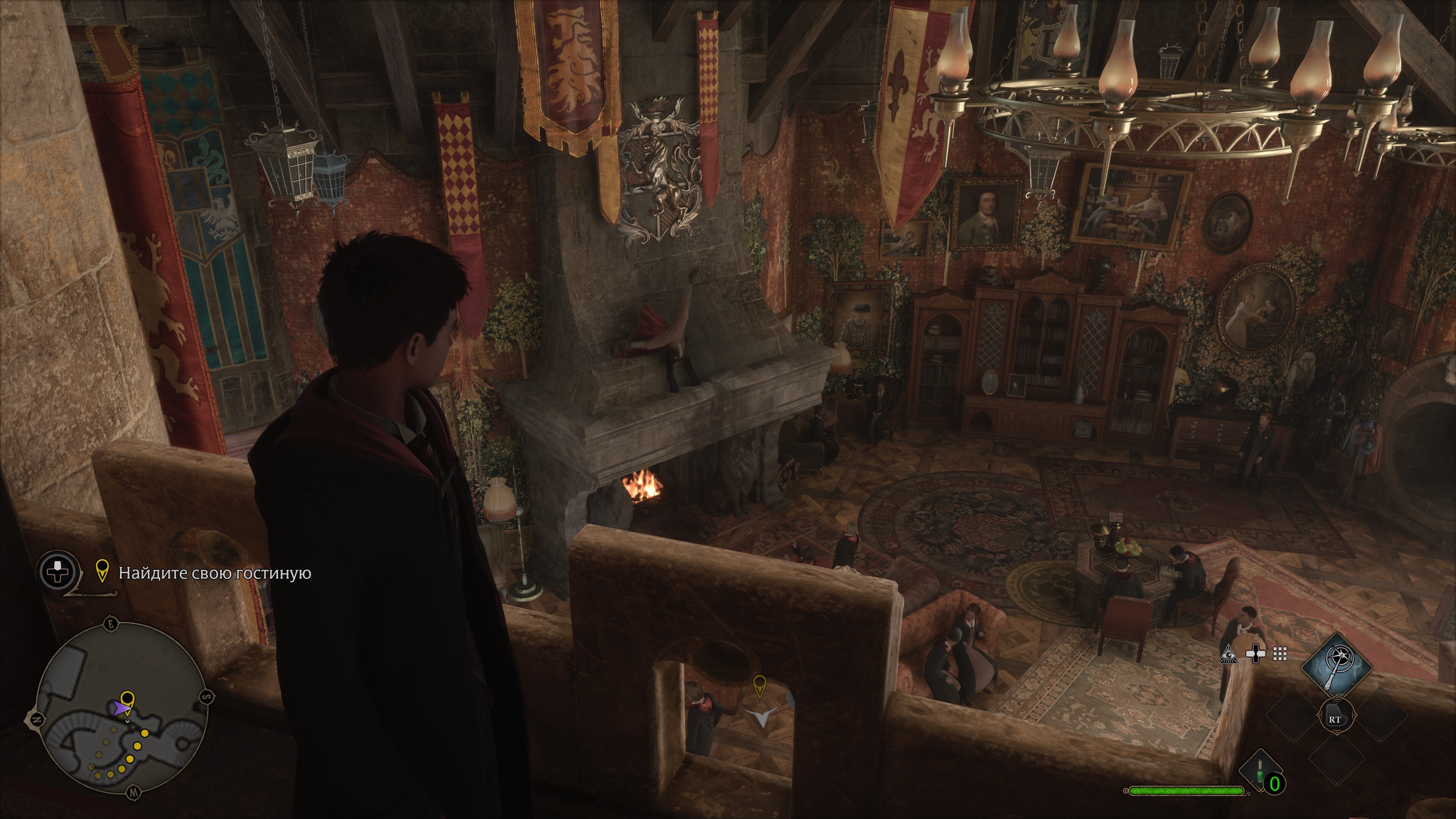Viewport: 1456px width, 819px height.
Task: Click the yellow waypoint pin in the scene
Action: pos(759,685)
